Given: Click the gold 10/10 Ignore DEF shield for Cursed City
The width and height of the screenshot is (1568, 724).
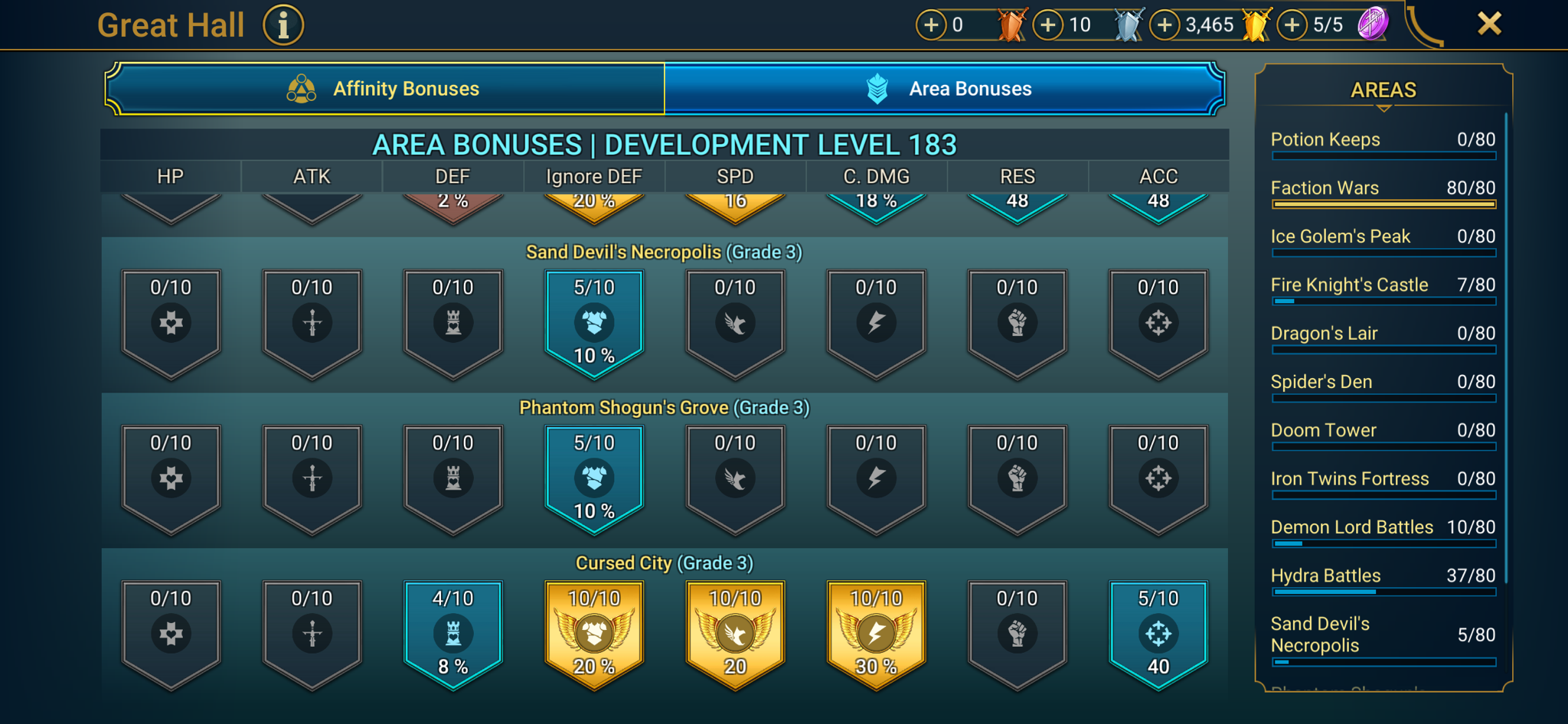Looking at the screenshot, I should coord(593,633).
